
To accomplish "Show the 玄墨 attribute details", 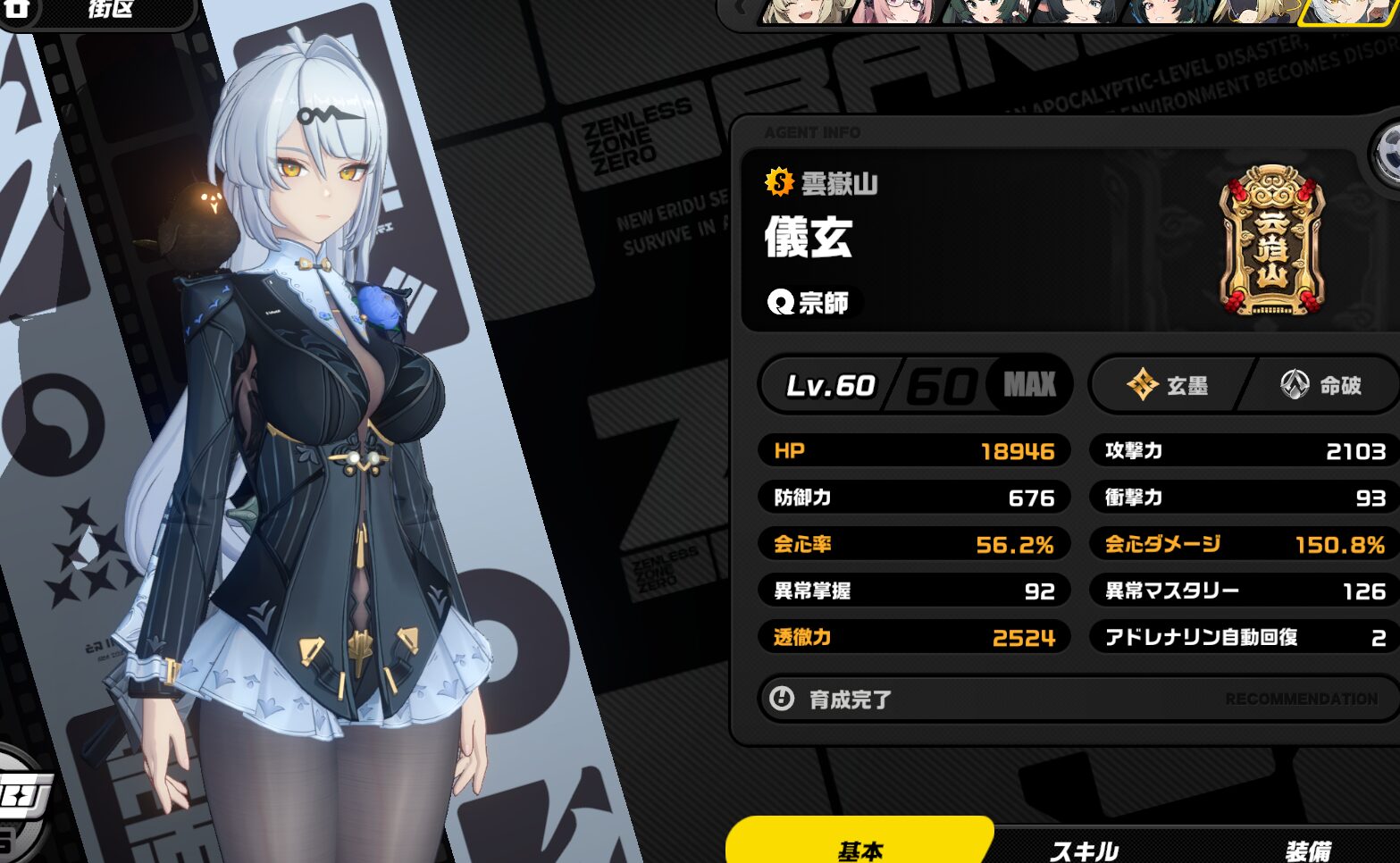I will (1169, 386).
